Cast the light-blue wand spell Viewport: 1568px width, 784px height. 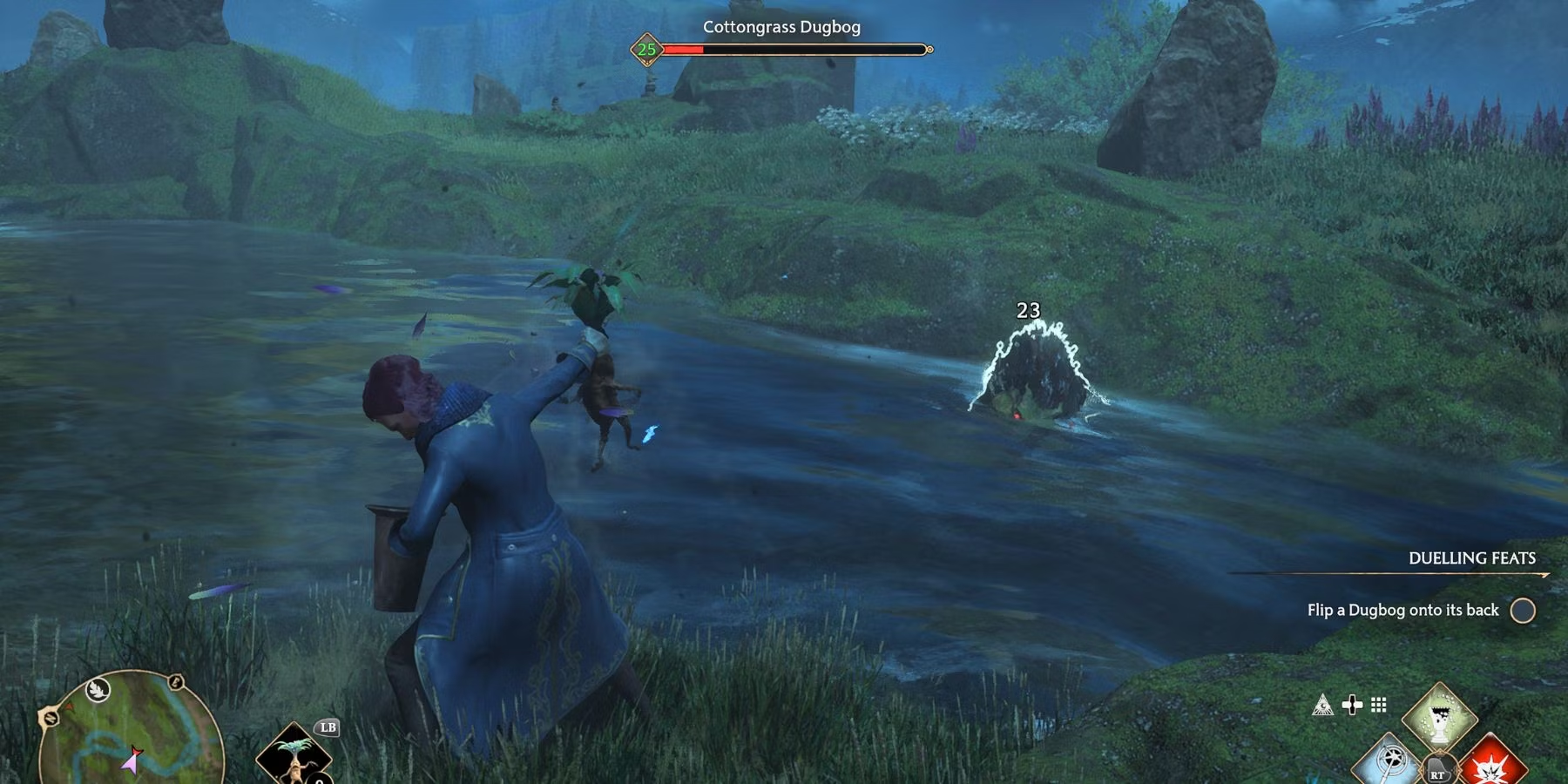point(1390,762)
